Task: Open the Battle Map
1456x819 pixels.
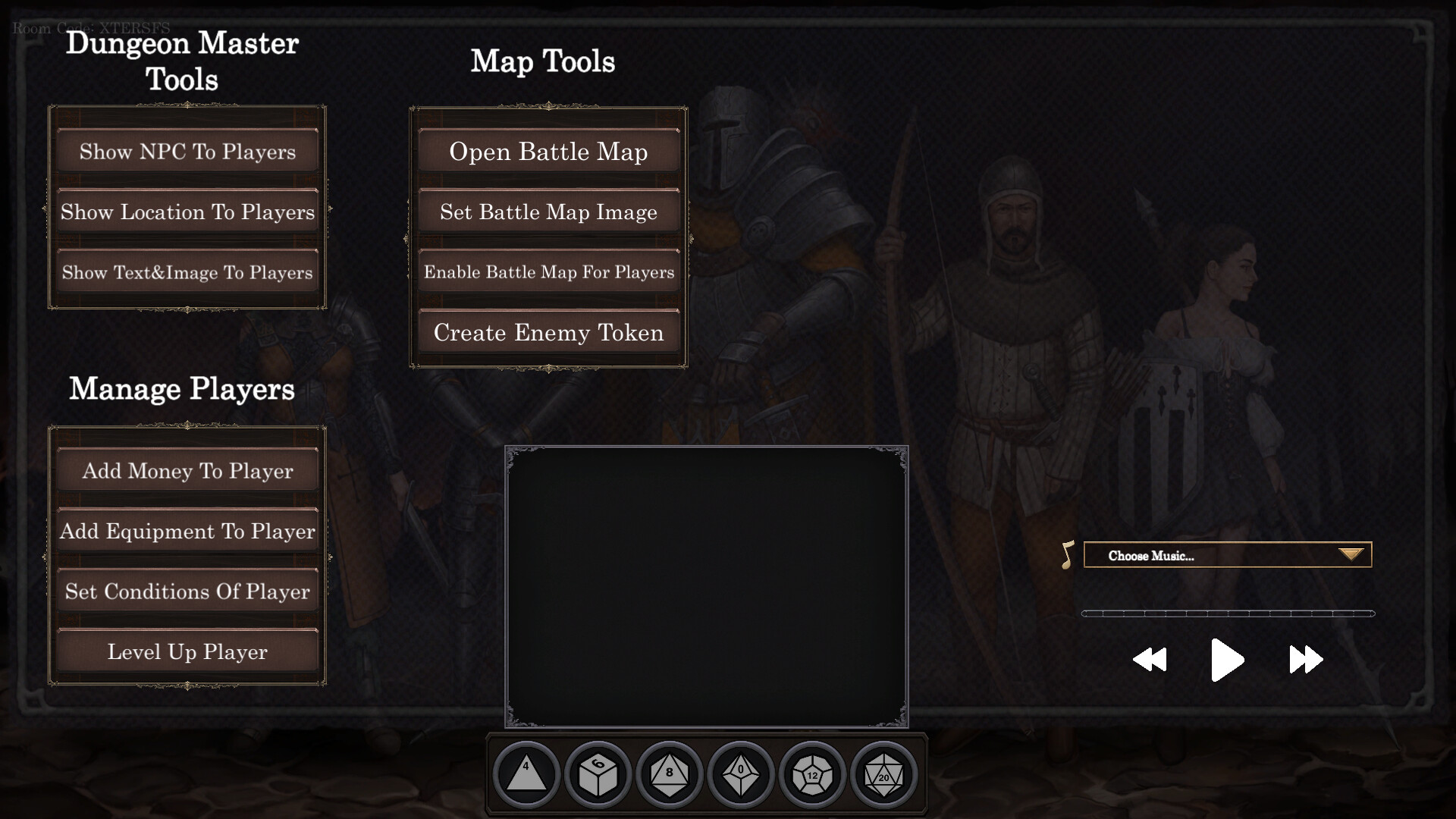Action: pos(548,152)
